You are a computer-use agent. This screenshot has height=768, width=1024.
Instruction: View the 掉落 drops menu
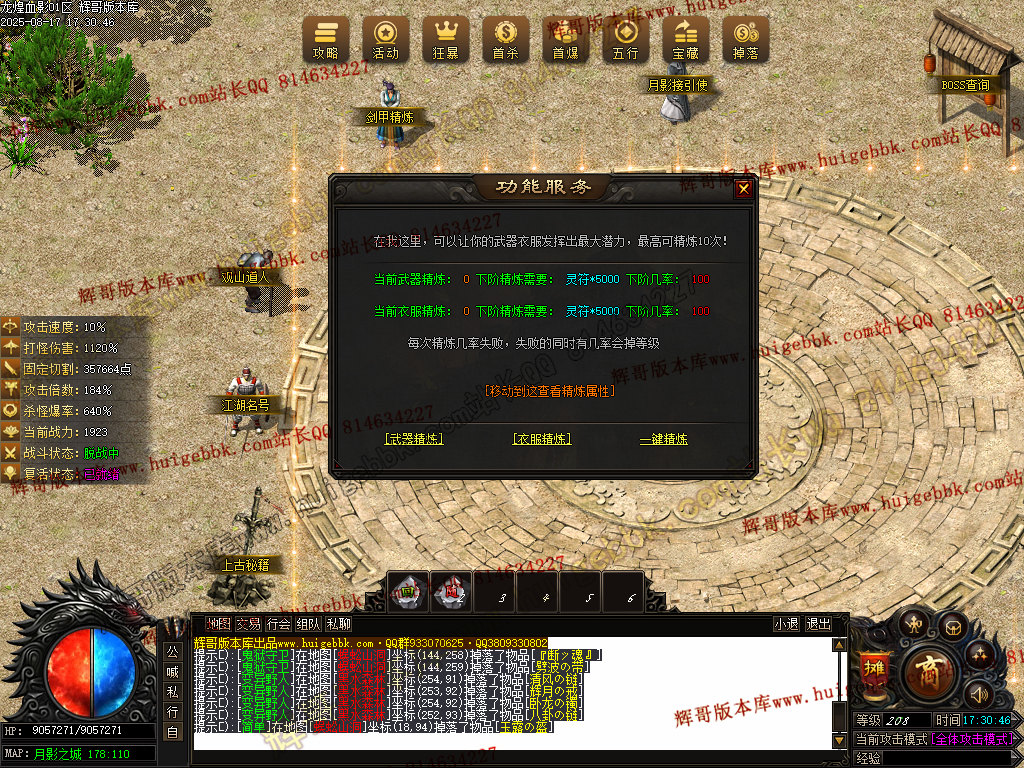745,40
